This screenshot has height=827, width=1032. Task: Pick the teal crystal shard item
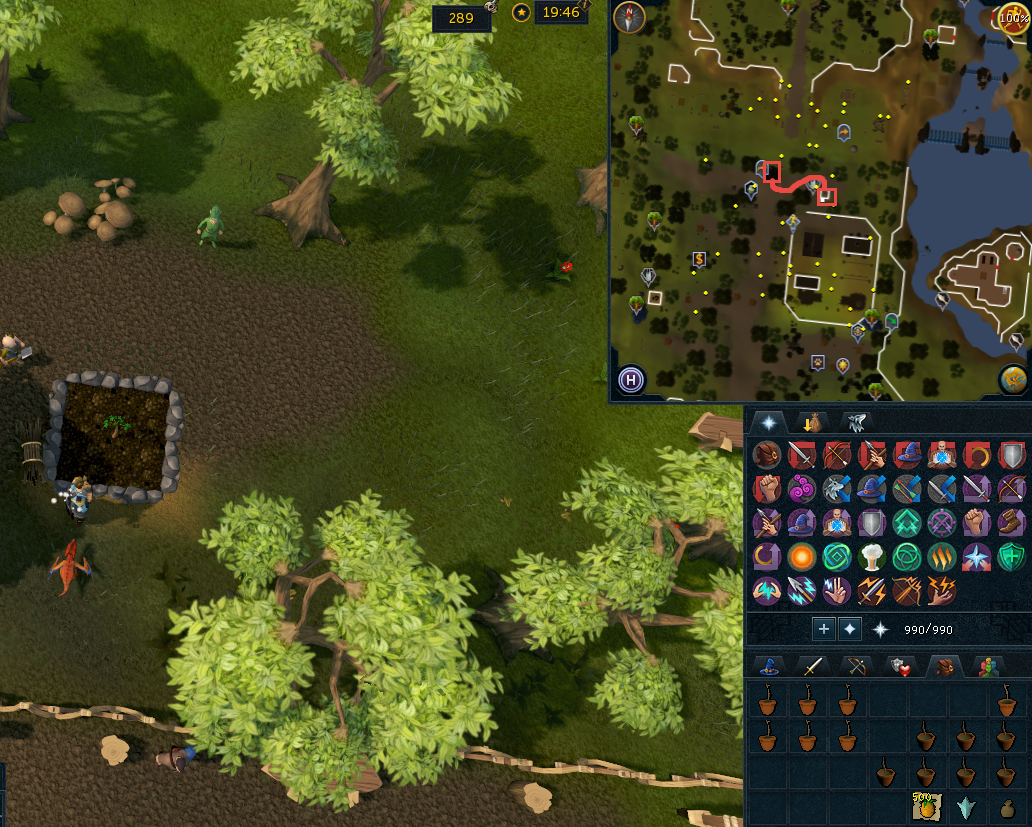[966, 808]
